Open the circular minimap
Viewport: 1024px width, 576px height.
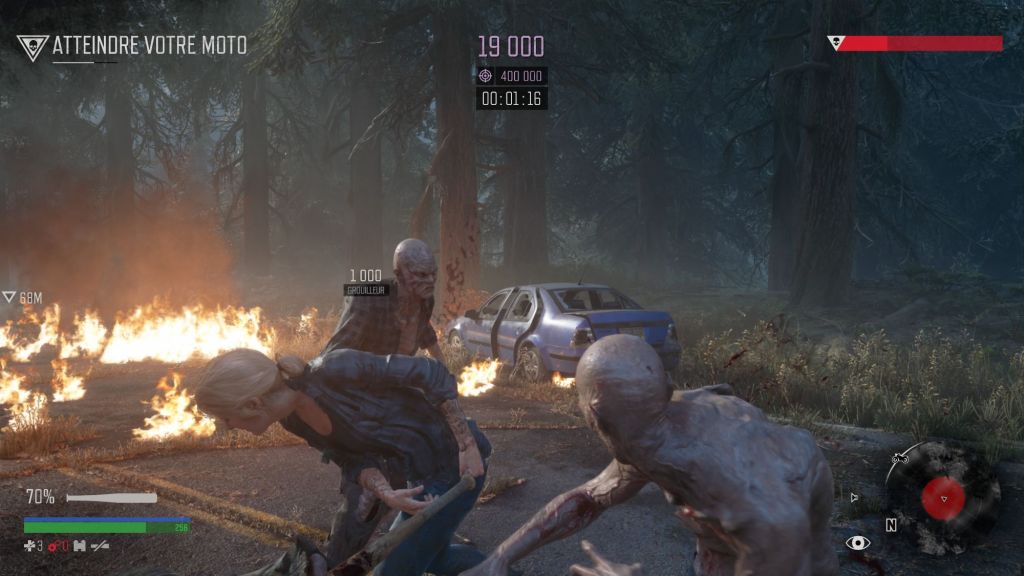942,497
